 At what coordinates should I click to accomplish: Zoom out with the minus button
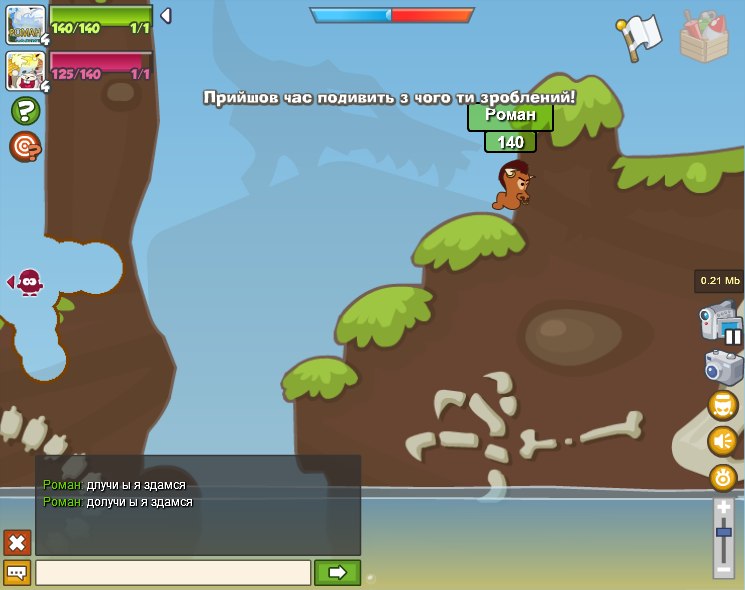[723, 569]
